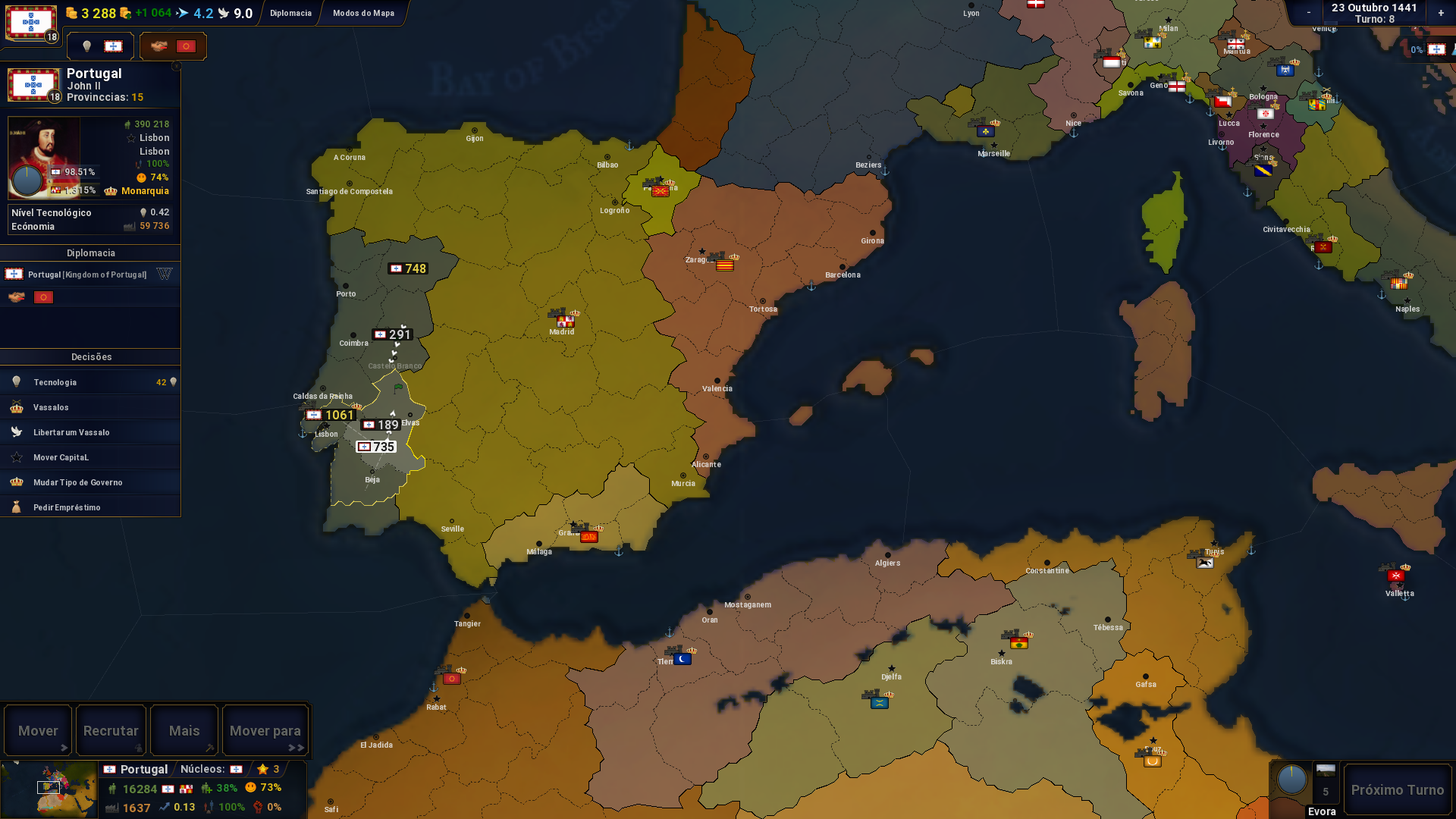The image size is (1456, 819).
Task: Switch to the light bulb Portugal flag tab
Action: pyautogui.click(x=99, y=45)
